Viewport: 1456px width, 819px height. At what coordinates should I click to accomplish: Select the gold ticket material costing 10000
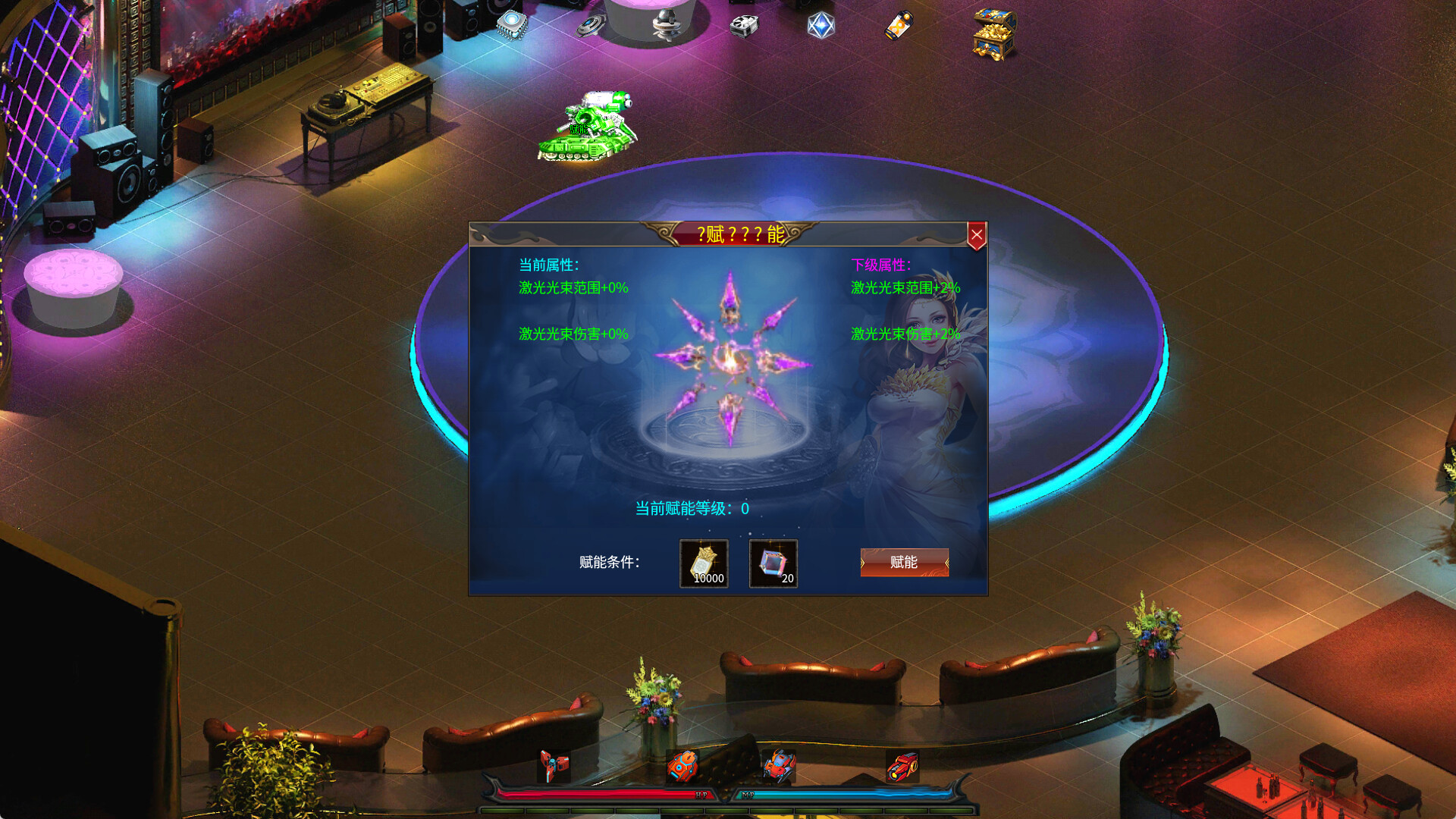703,561
